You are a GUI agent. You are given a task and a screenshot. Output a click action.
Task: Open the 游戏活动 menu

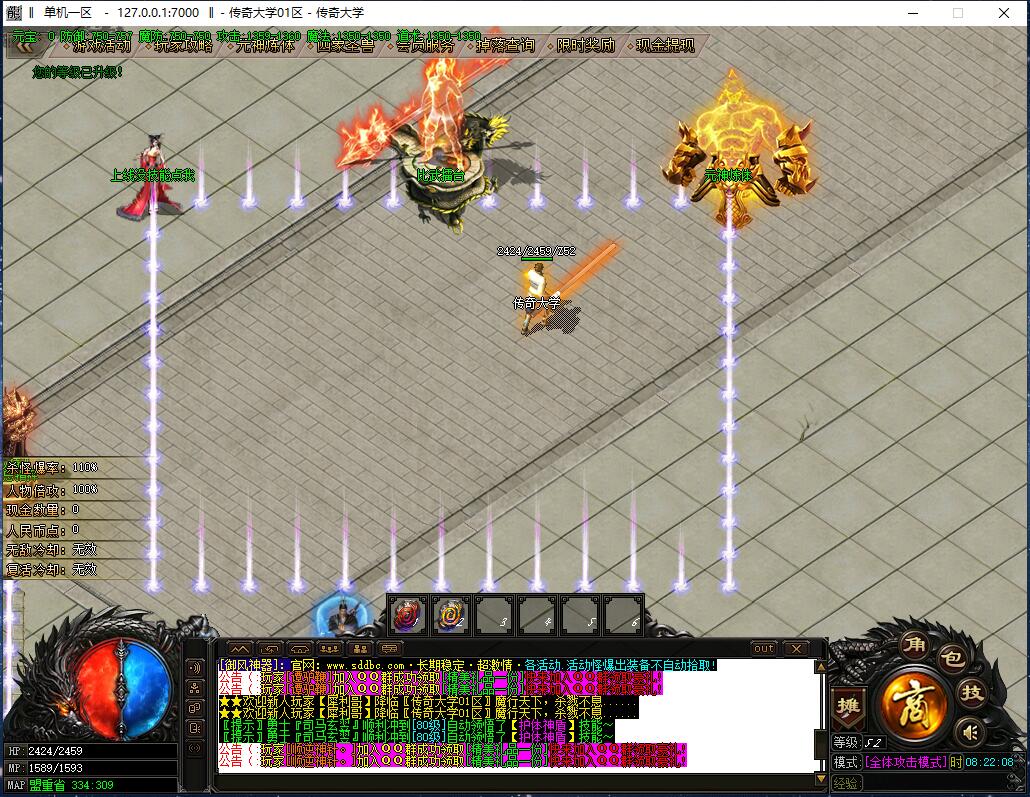102,46
